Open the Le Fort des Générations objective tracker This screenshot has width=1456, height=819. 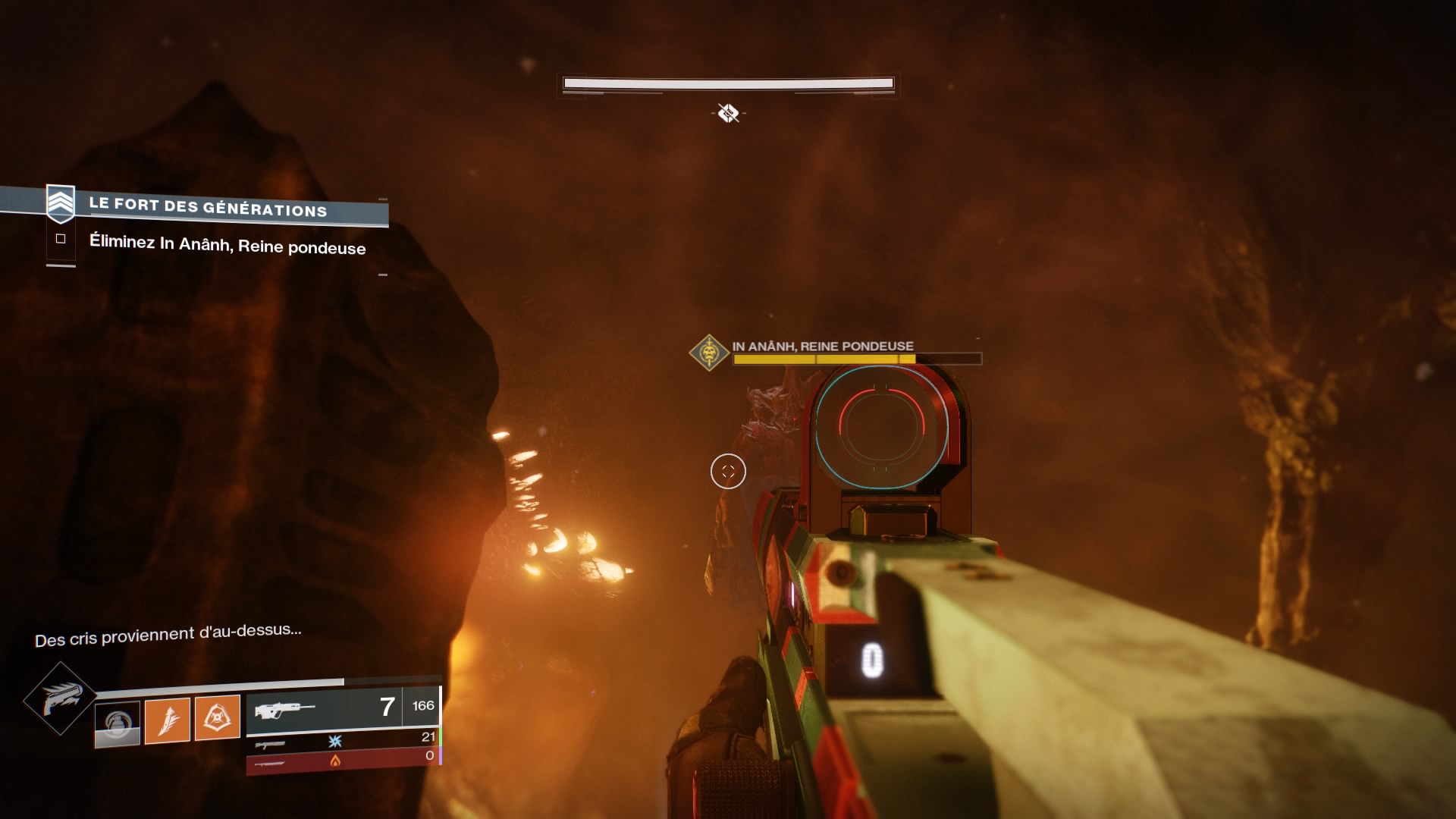207,207
